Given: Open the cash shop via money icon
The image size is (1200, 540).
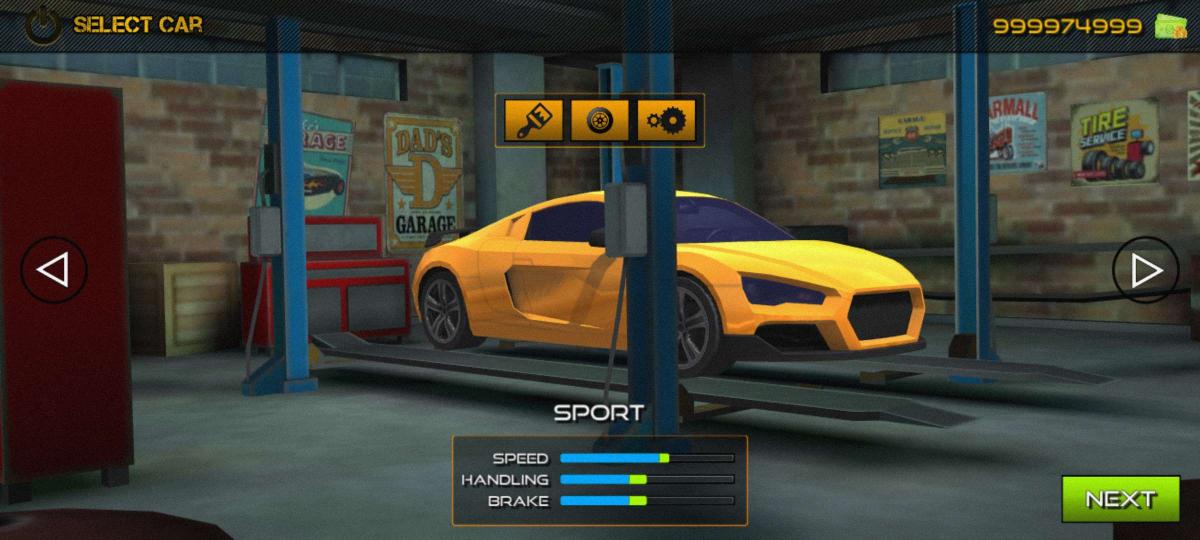Looking at the screenshot, I should pos(1169,27).
